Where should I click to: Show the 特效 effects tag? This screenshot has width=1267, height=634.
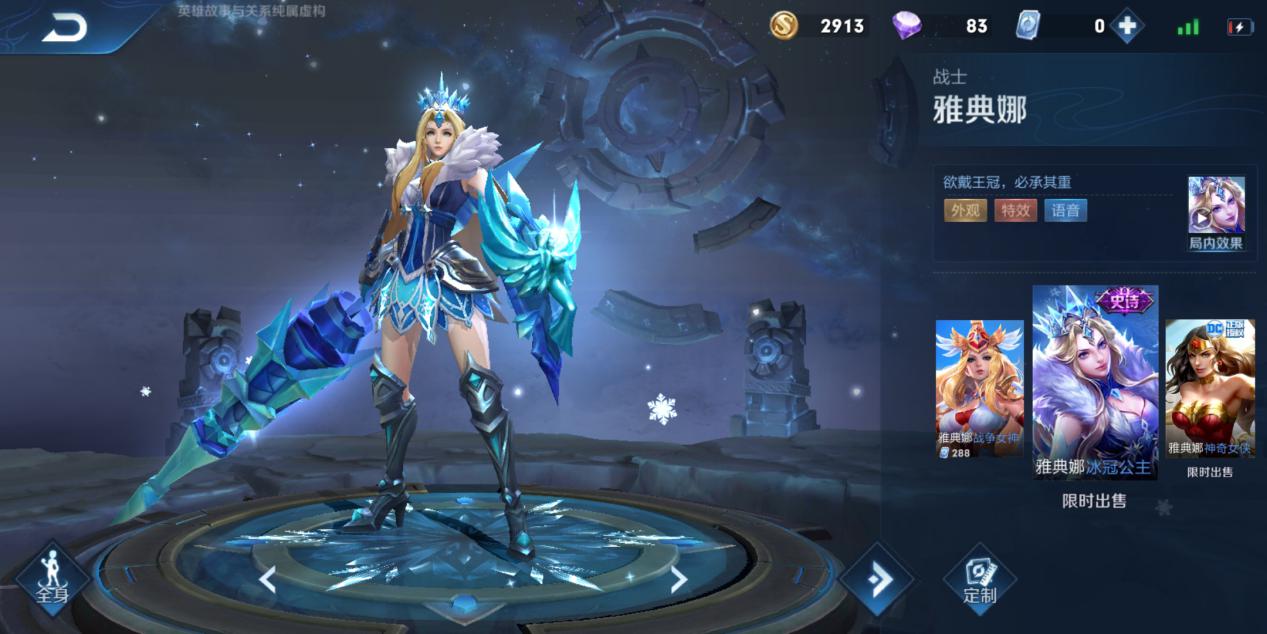click(1015, 210)
